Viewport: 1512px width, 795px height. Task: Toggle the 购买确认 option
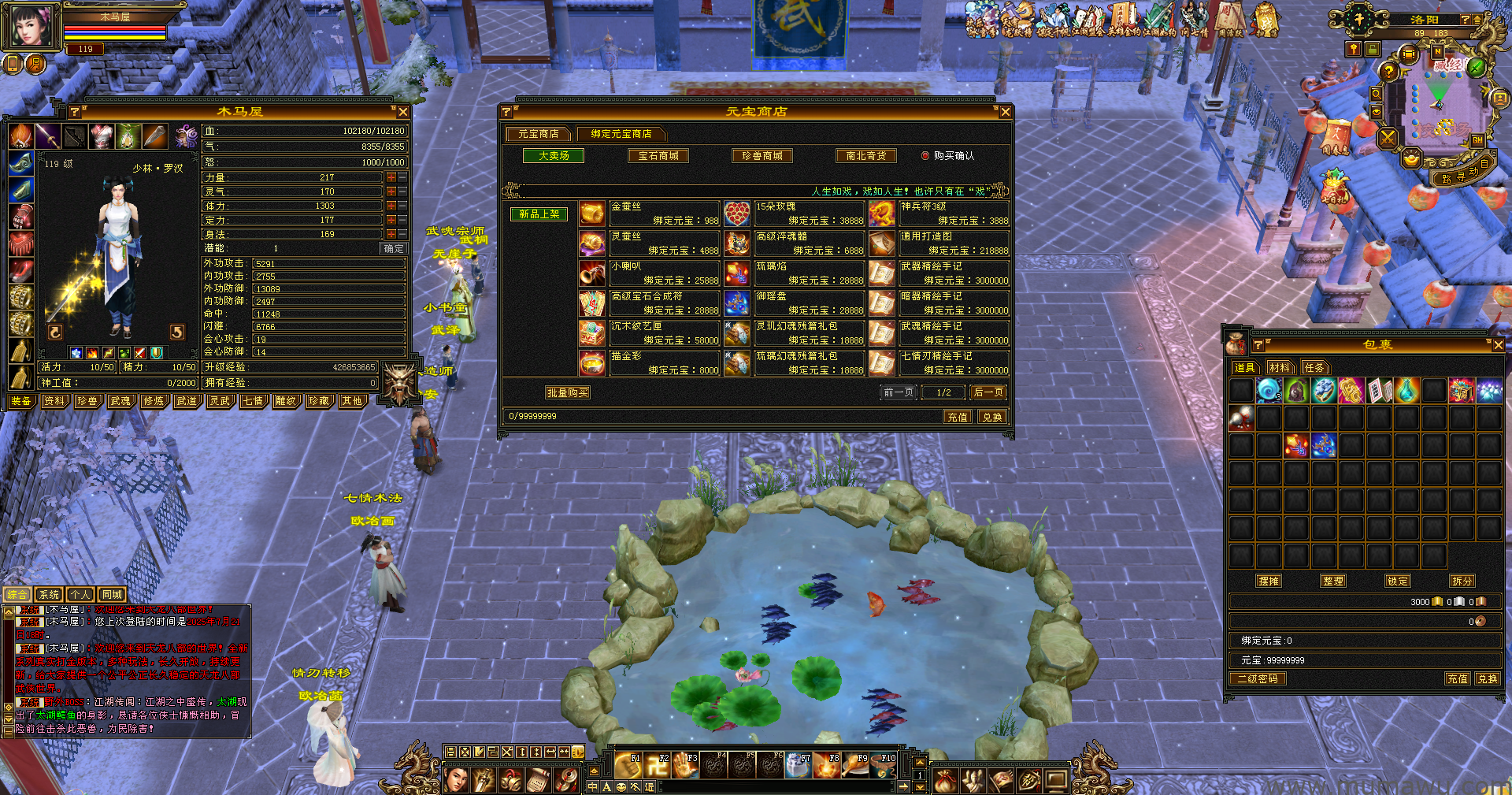pos(925,156)
